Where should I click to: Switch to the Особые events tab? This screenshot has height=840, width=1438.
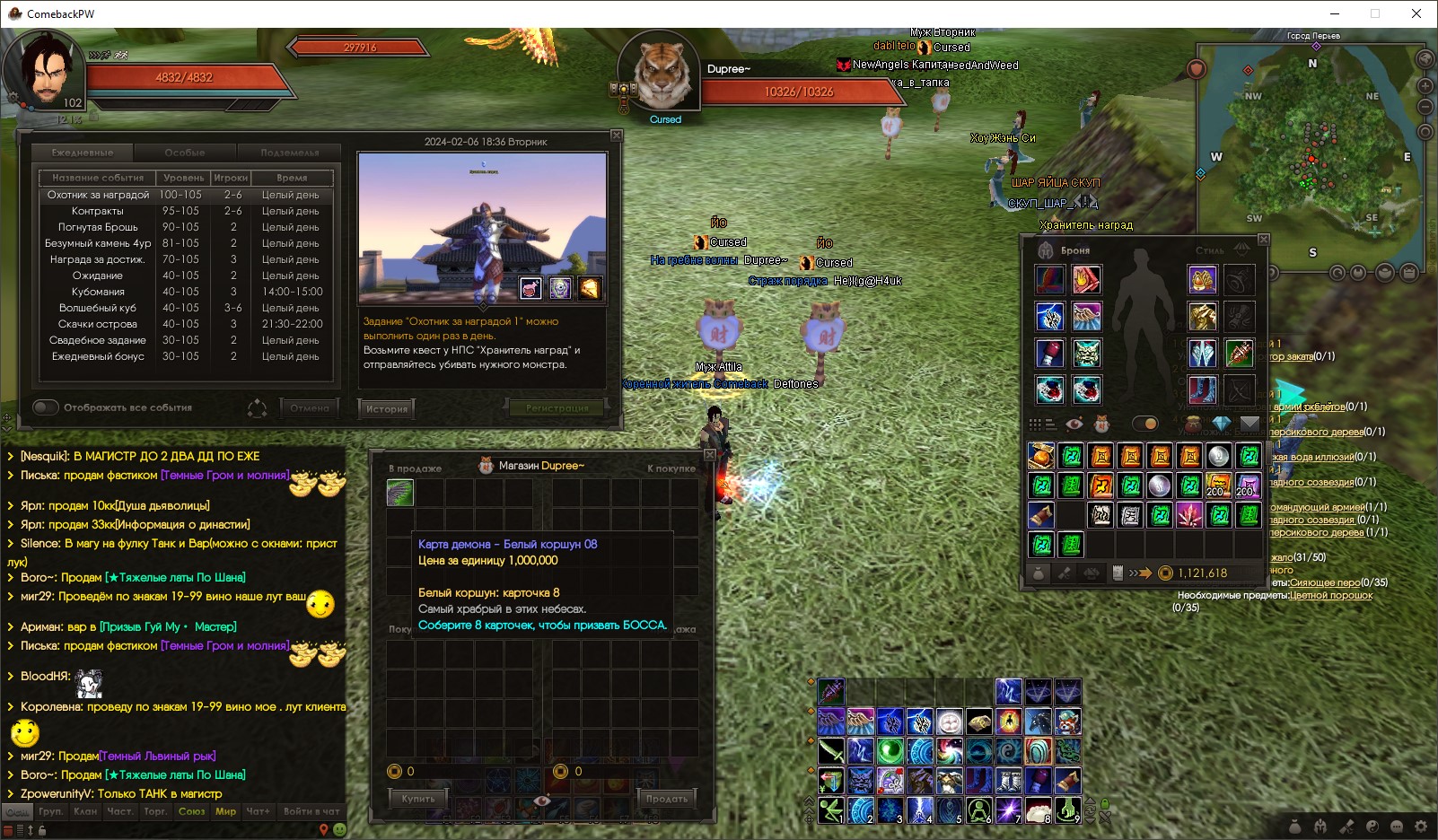(x=185, y=153)
